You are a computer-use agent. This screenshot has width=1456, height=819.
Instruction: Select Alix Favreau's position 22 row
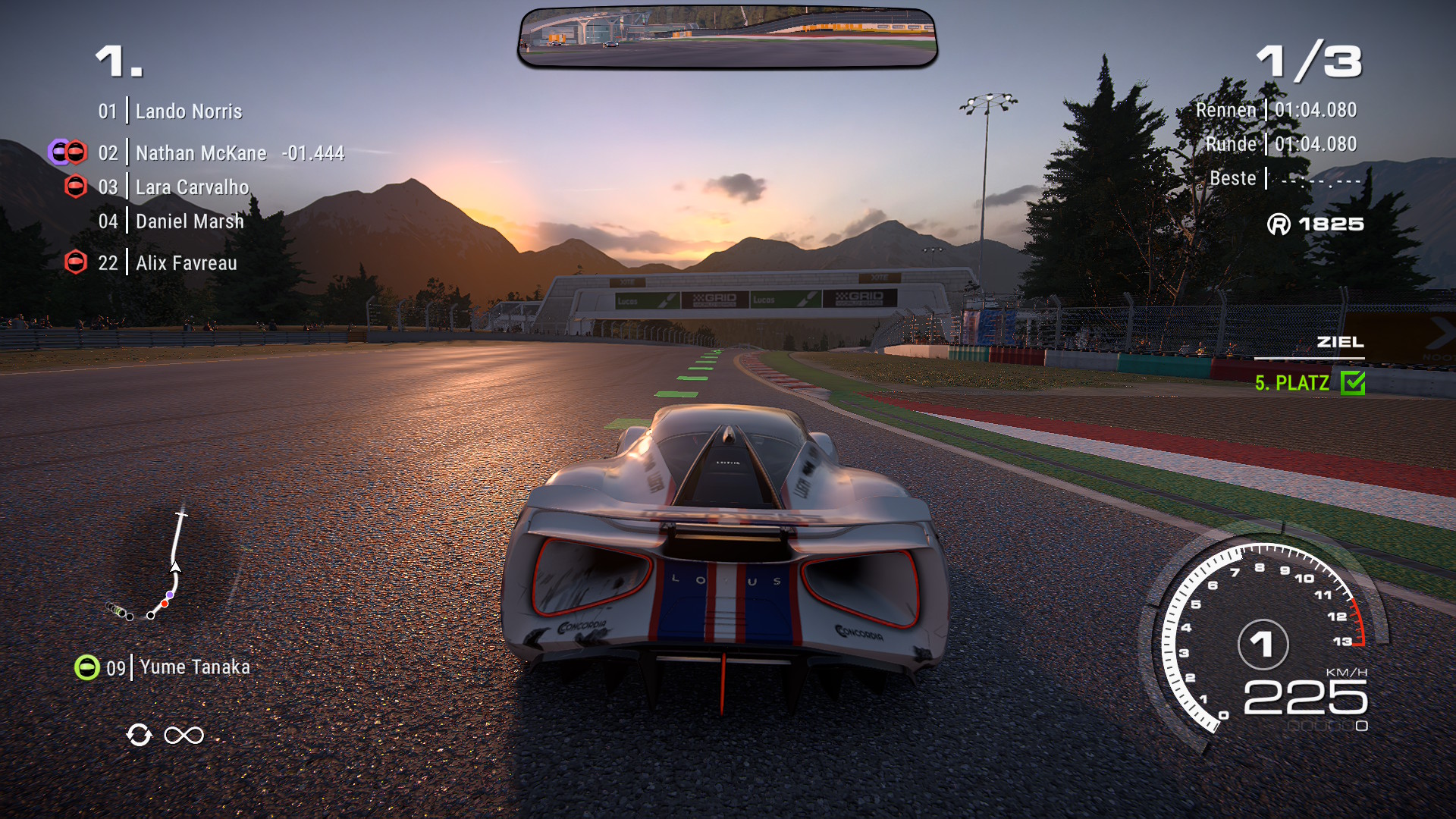pos(186,263)
